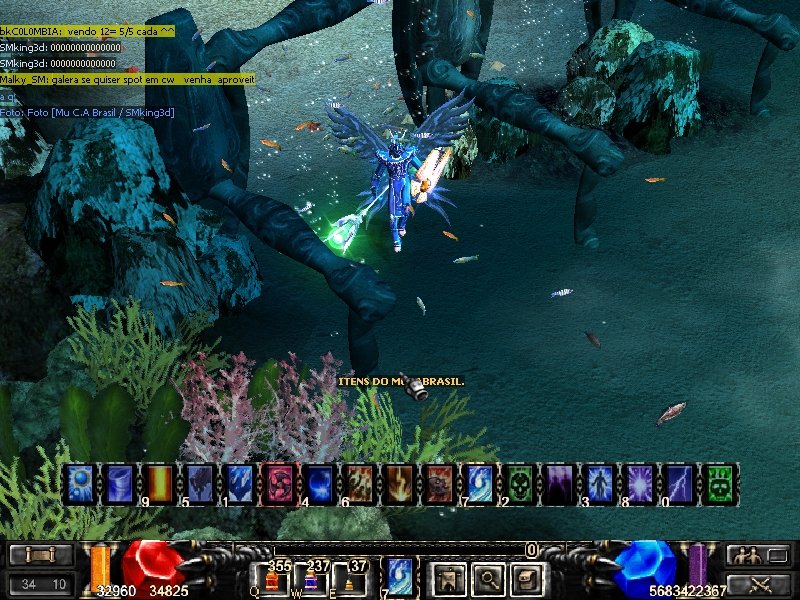Choose the green skull skill numbered 2
This screenshot has height=600, width=800.
coord(518,482)
